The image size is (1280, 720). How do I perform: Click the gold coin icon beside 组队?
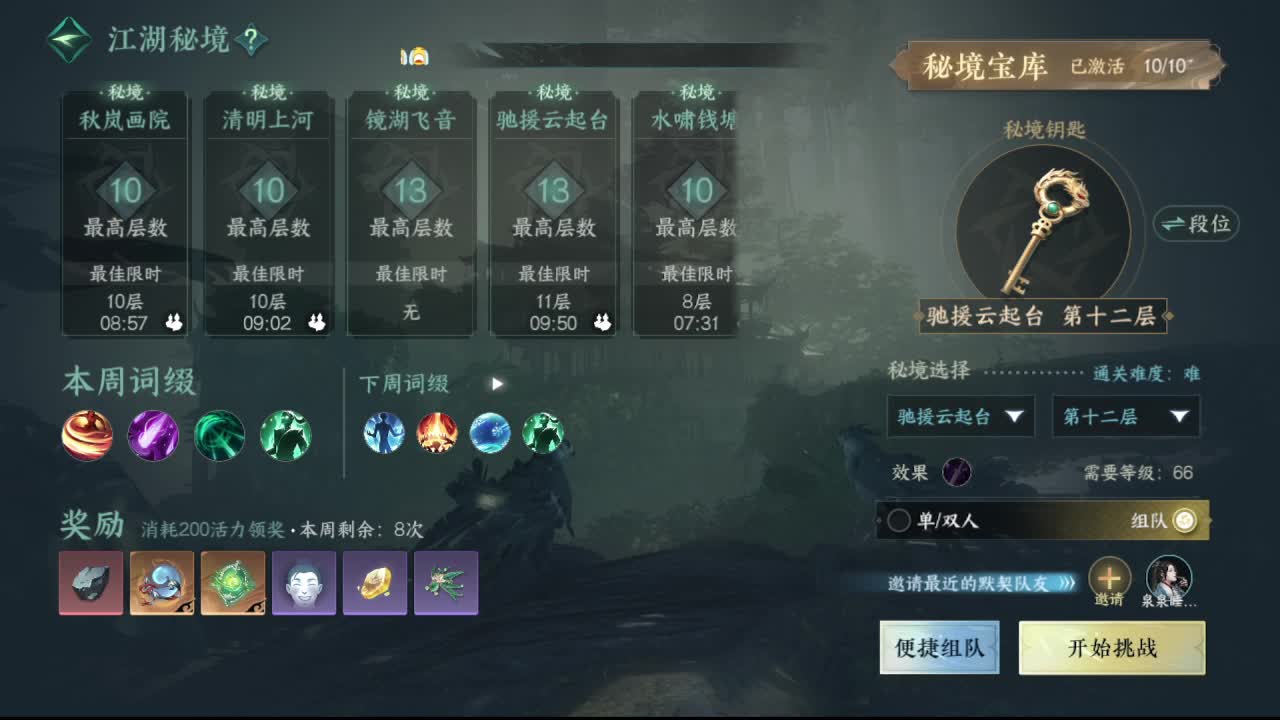[1186, 520]
